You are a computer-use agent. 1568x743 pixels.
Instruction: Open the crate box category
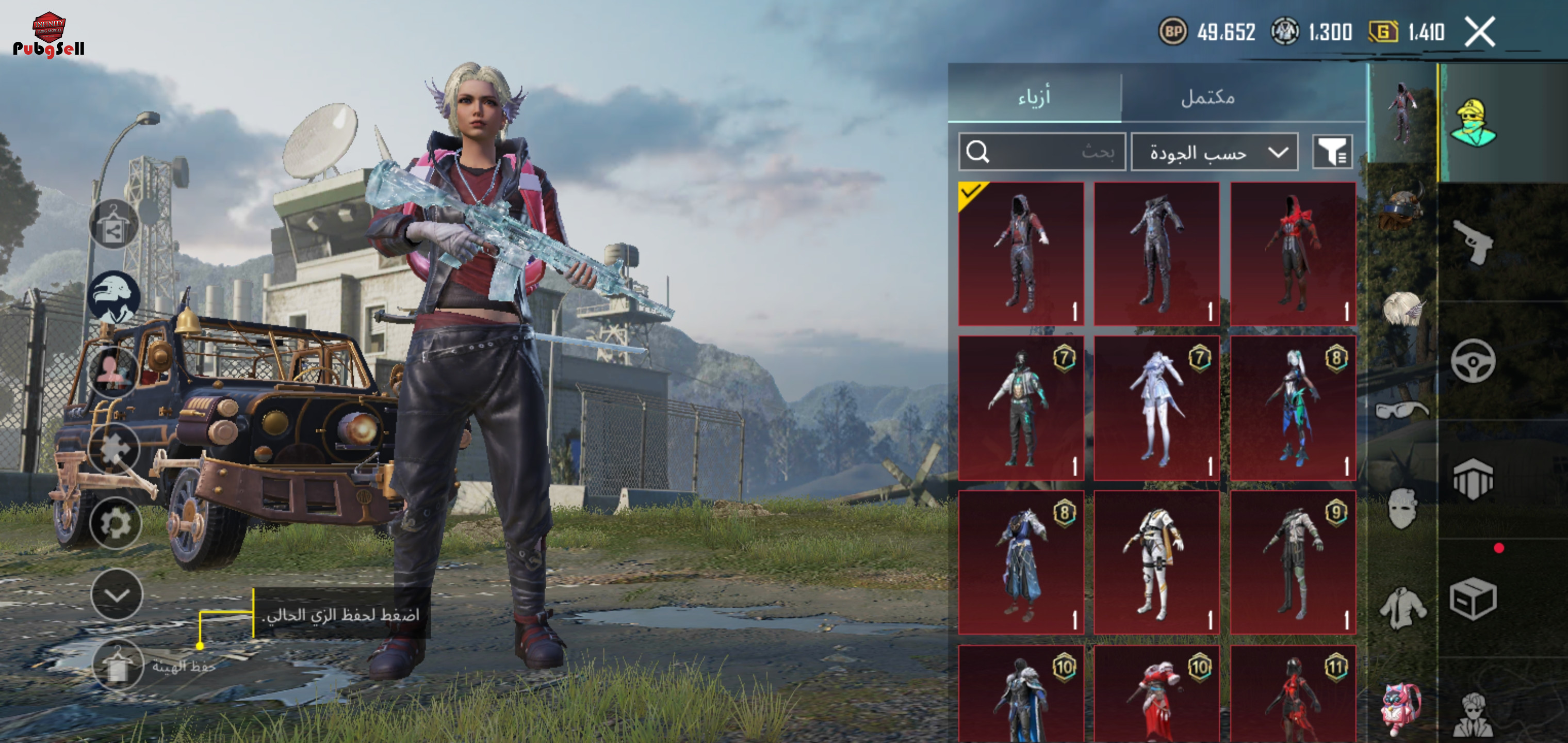(1473, 599)
